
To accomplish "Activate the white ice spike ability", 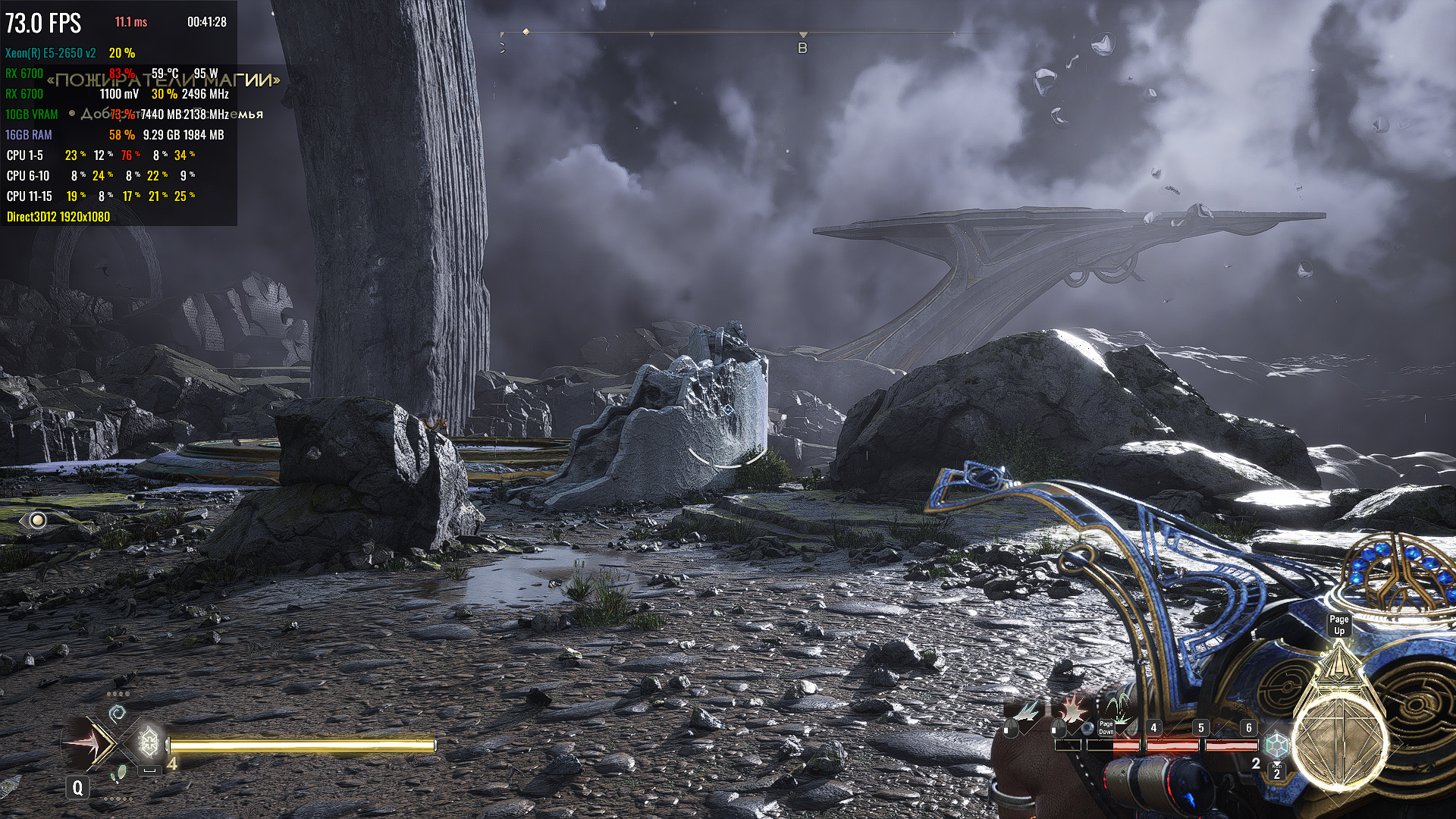I will [x=1027, y=711].
